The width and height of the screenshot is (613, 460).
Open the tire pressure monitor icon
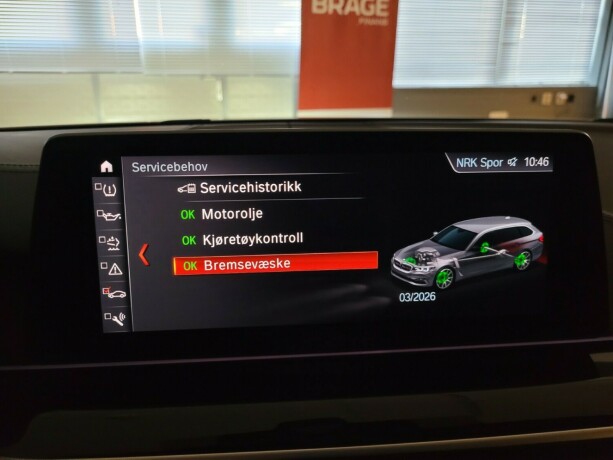(108, 189)
